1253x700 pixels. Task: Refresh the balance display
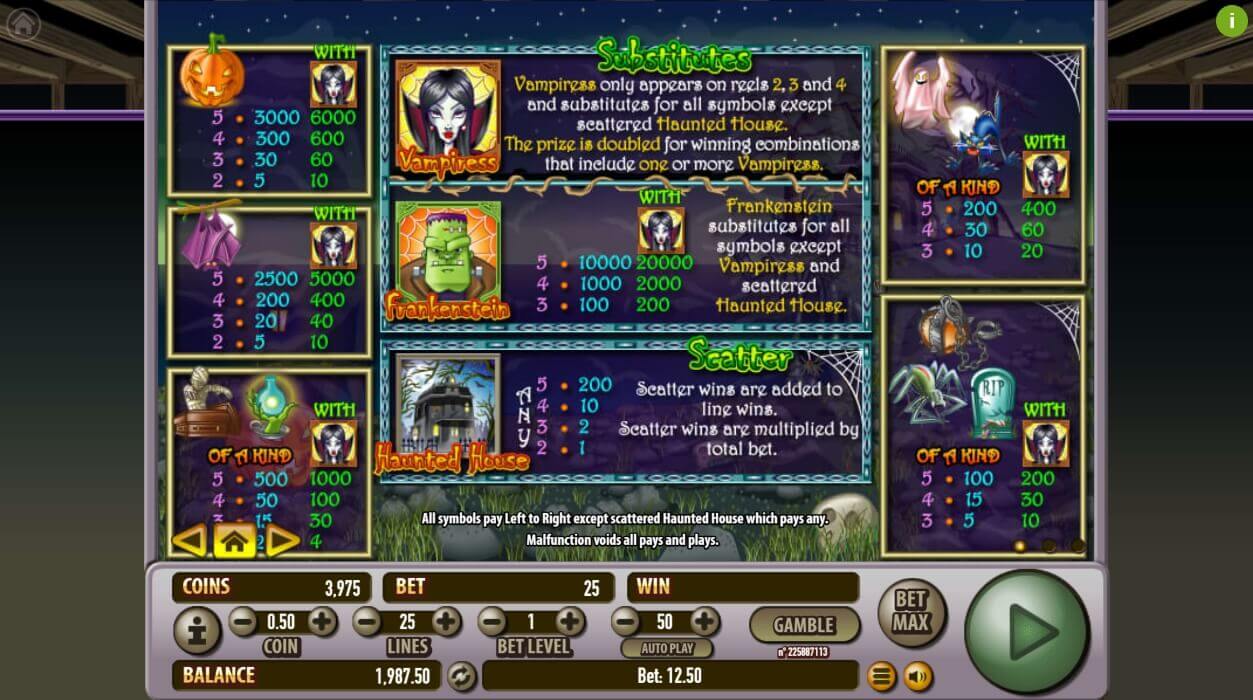461,676
